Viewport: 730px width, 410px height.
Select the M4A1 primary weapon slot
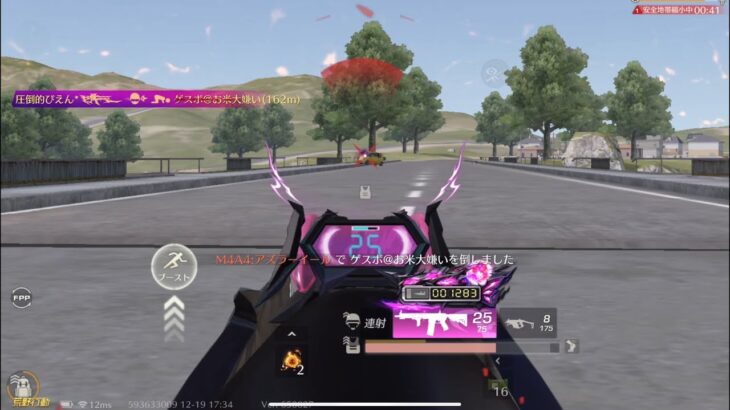[x=444, y=323]
